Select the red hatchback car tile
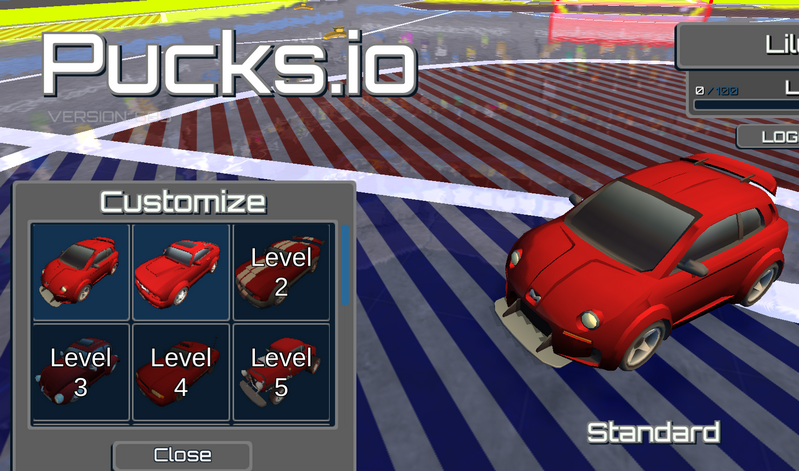This screenshot has height=471, width=799. pos(81,271)
